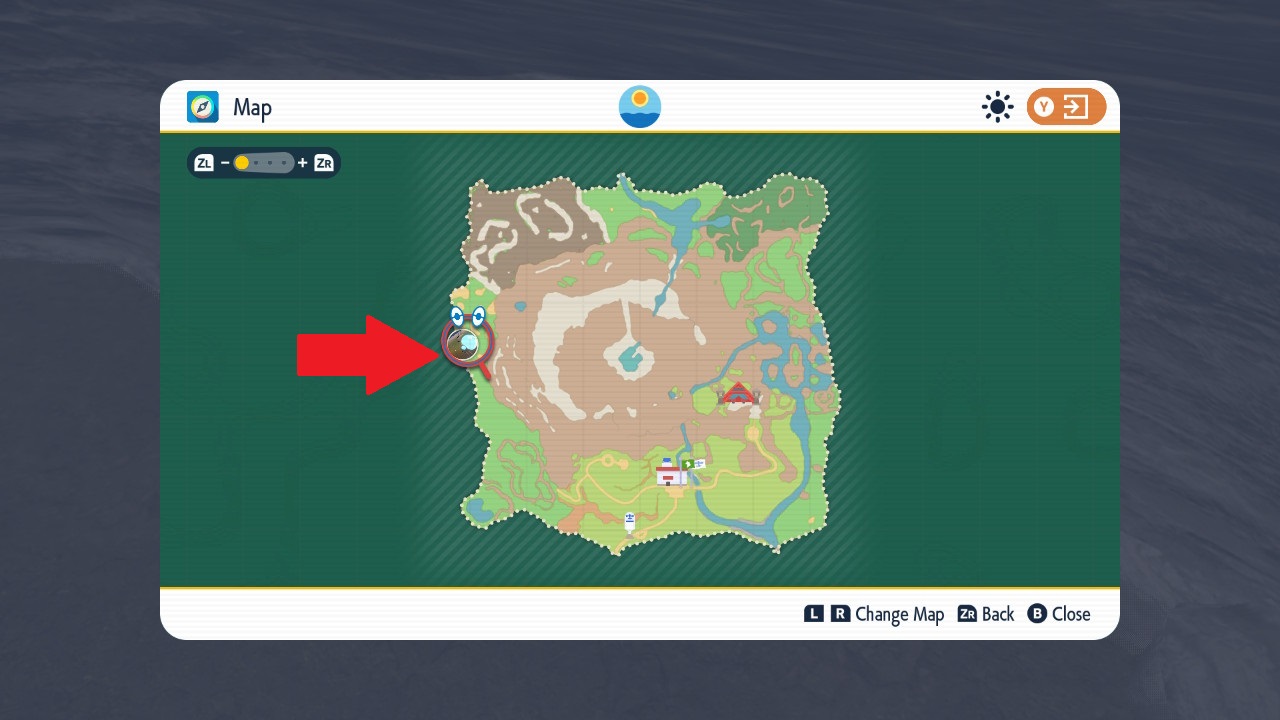1280x720 pixels.
Task: Select the green flag marker near the village
Action: pos(688,463)
